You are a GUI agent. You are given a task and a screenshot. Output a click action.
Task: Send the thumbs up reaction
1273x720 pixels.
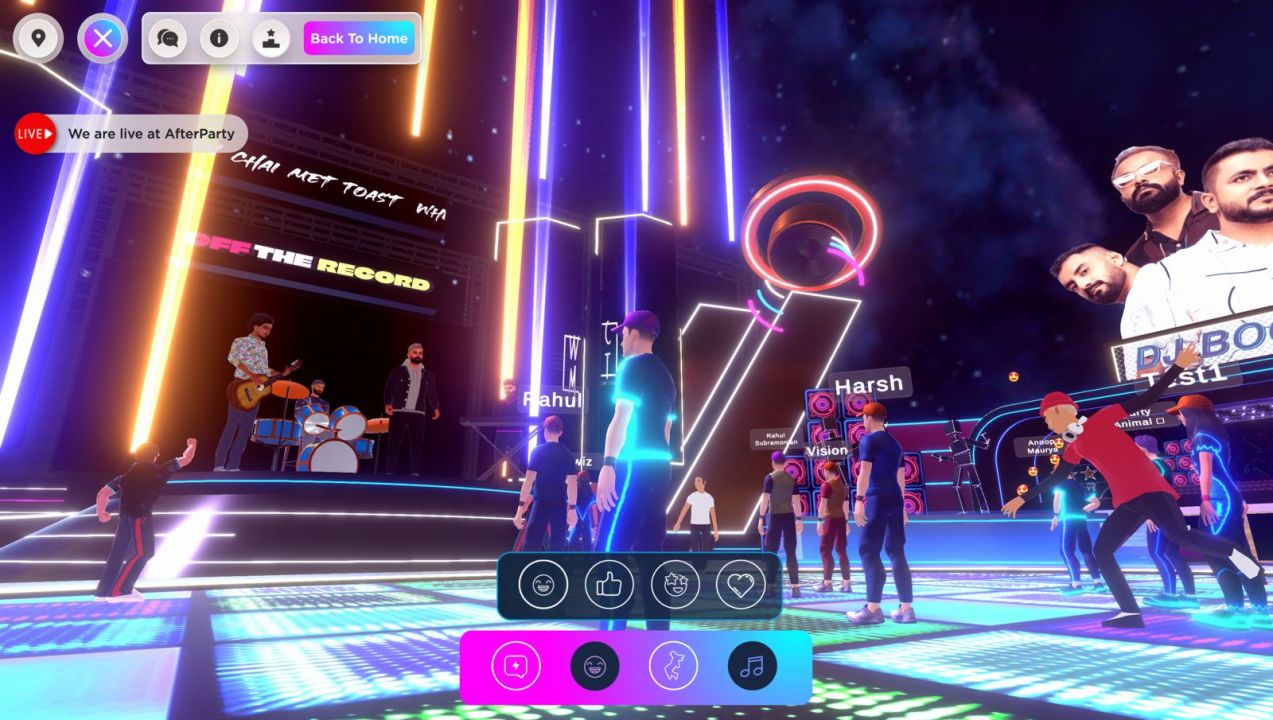click(x=609, y=584)
